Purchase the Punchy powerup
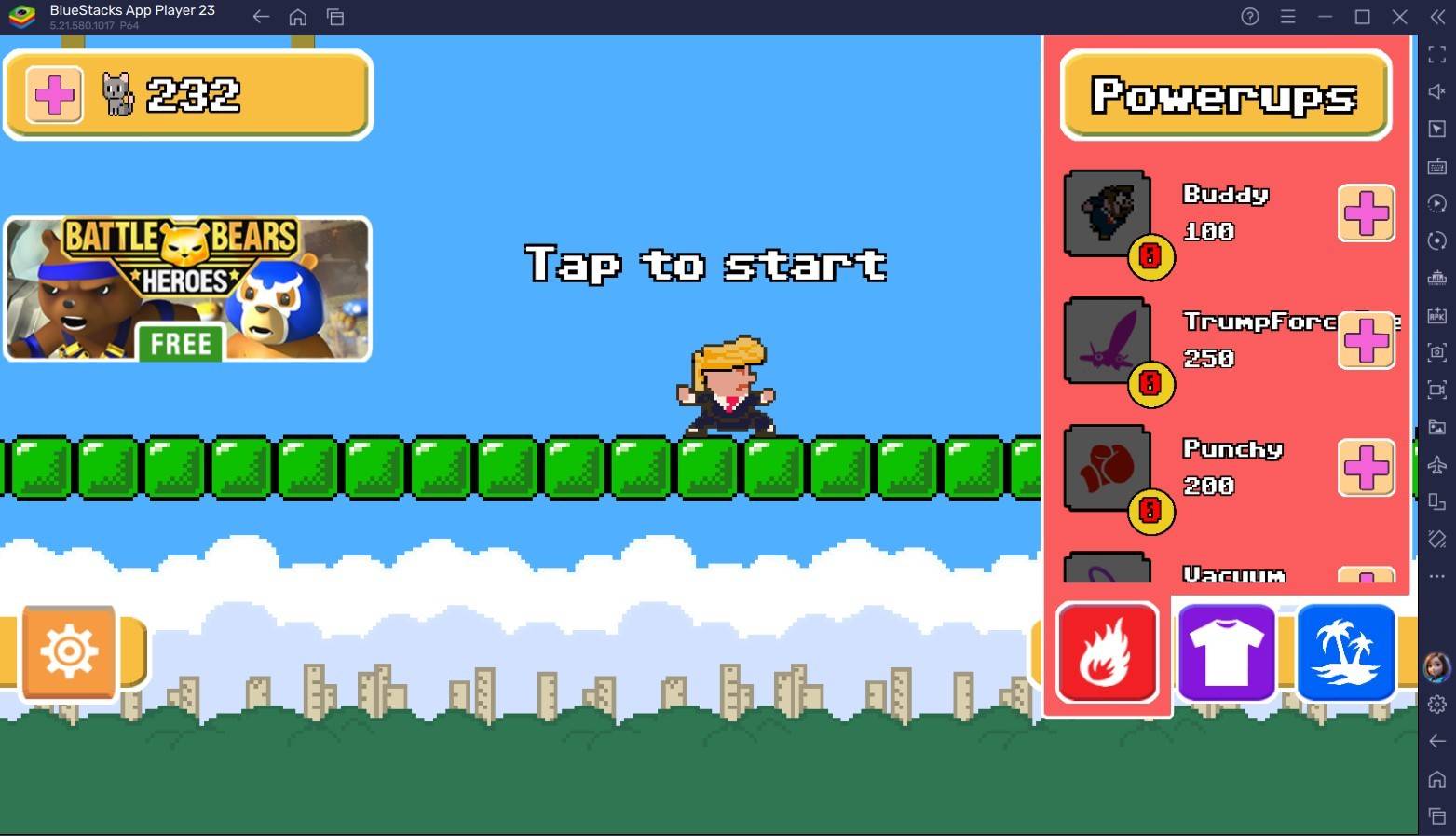This screenshot has height=836, width=1456. (x=1364, y=469)
